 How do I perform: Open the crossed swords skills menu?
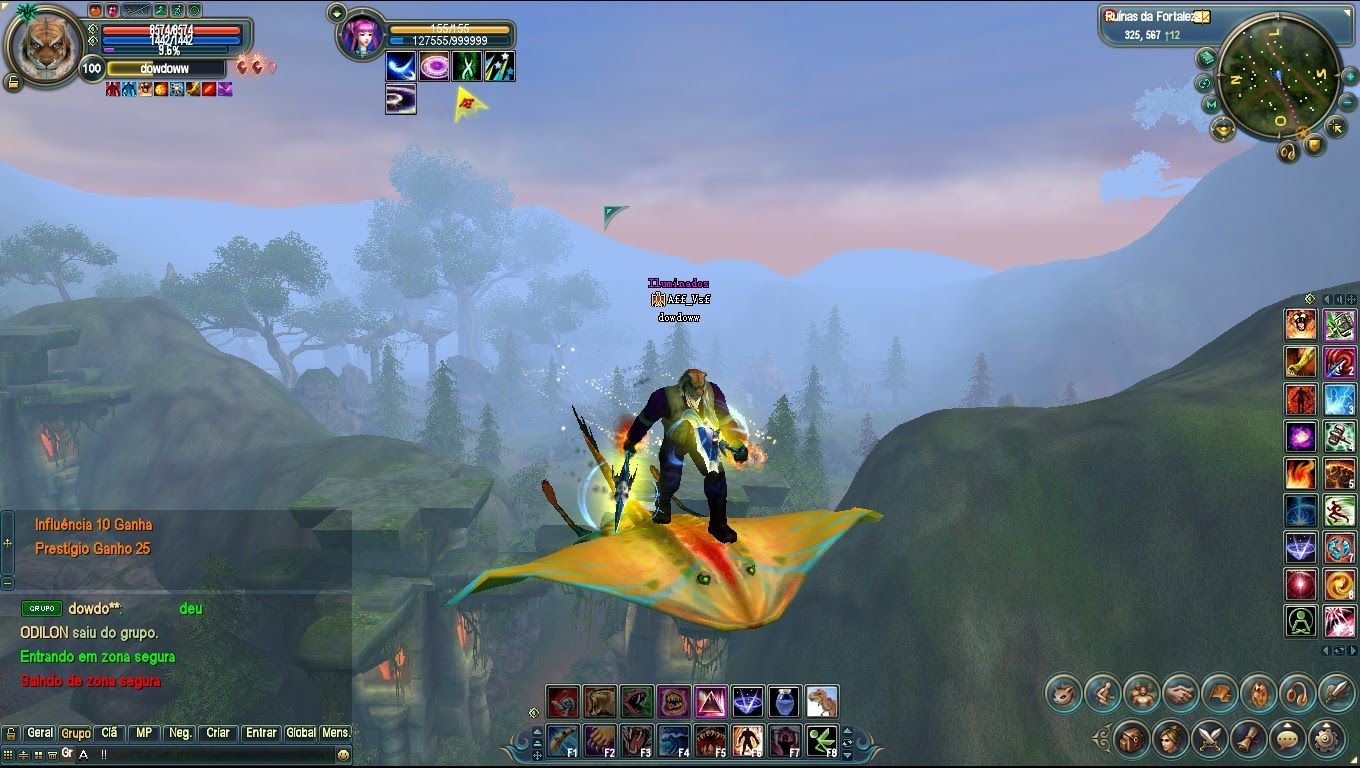pos(1209,739)
